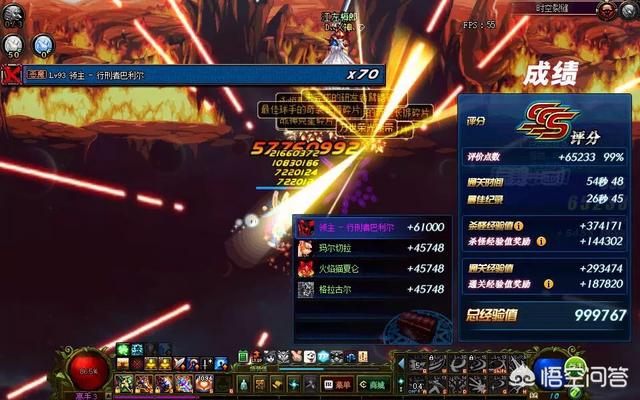This screenshot has height=400, width=640.
Task: Click the red HP orb
Action: [x=92, y=372]
